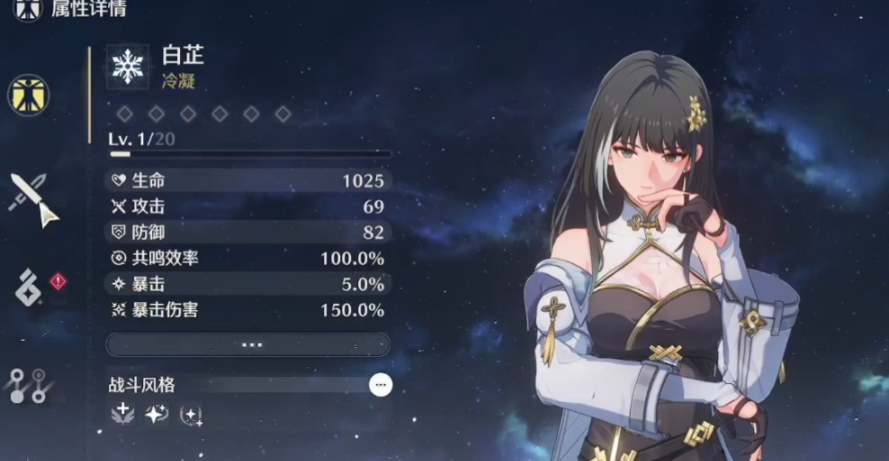This screenshot has height=461, width=889.
Task: Select the third combat style icon
Action: 190,414
